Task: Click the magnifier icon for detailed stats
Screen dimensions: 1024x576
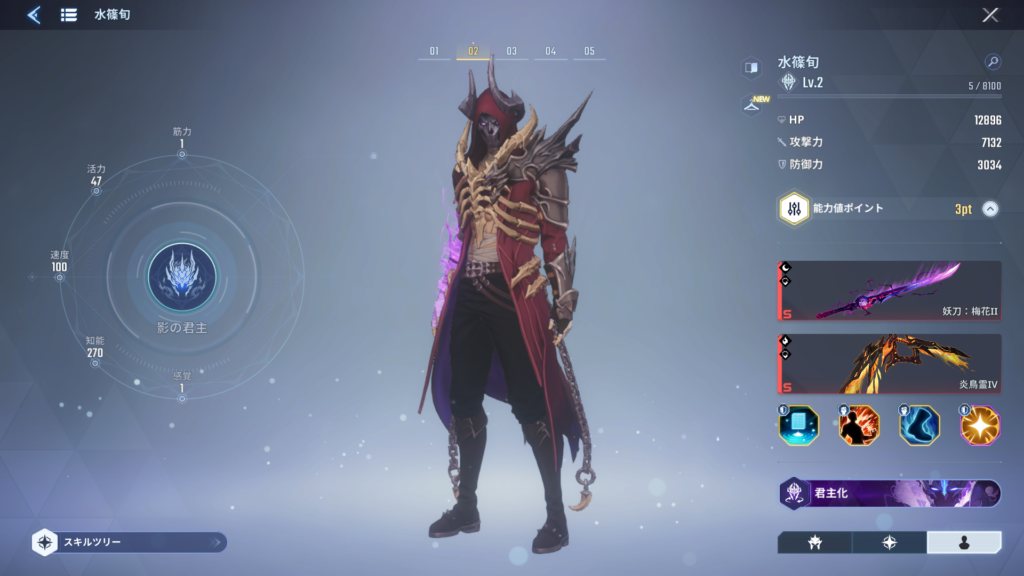Action: point(992,62)
